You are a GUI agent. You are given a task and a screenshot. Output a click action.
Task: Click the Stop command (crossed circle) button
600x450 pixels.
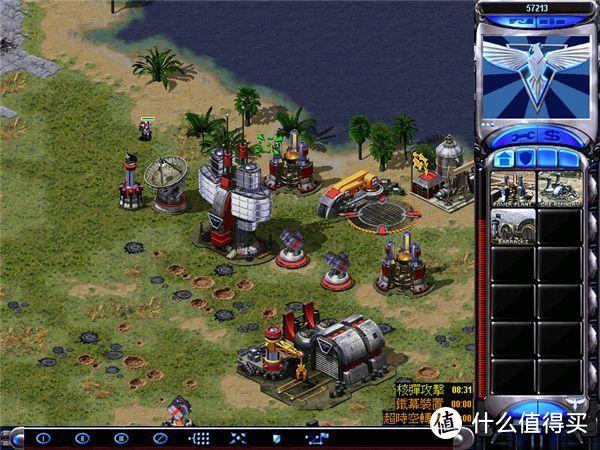click(157, 437)
